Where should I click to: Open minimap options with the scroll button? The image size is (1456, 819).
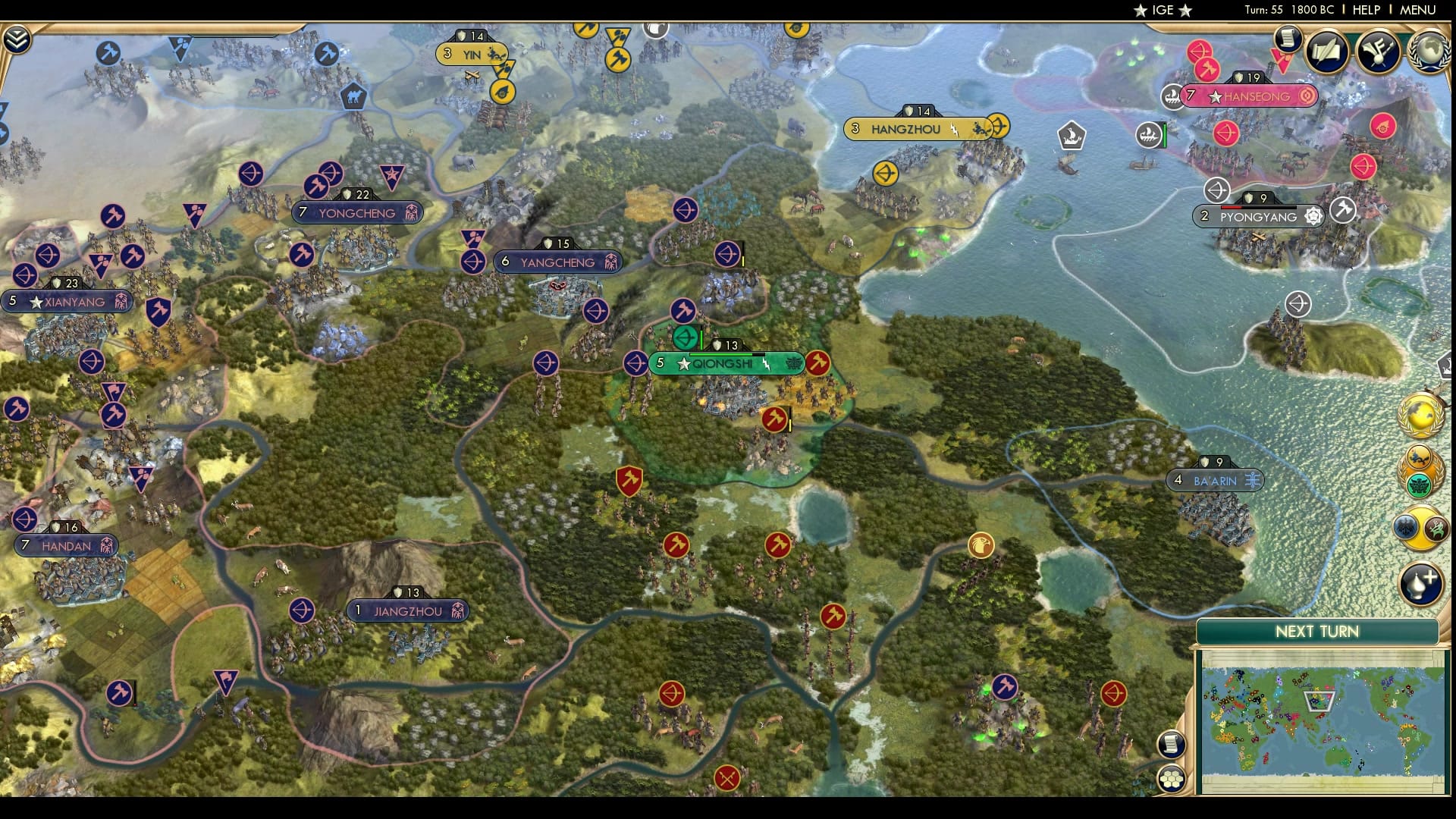coord(1172,745)
